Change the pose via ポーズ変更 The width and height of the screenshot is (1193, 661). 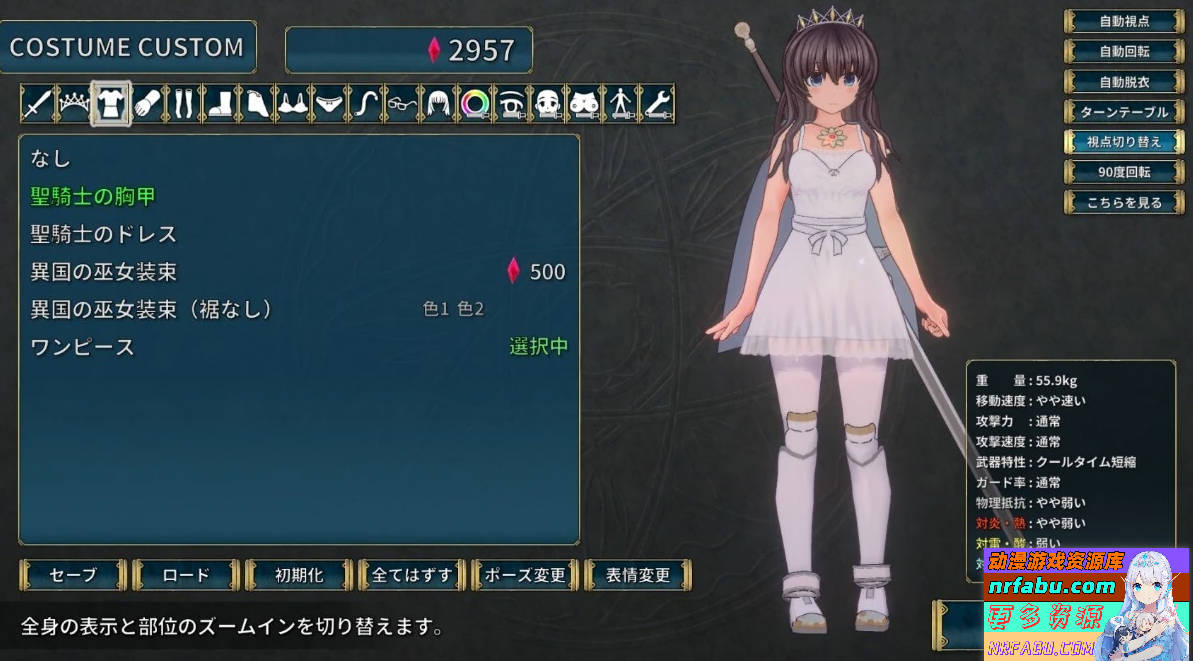[x=525, y=575]
